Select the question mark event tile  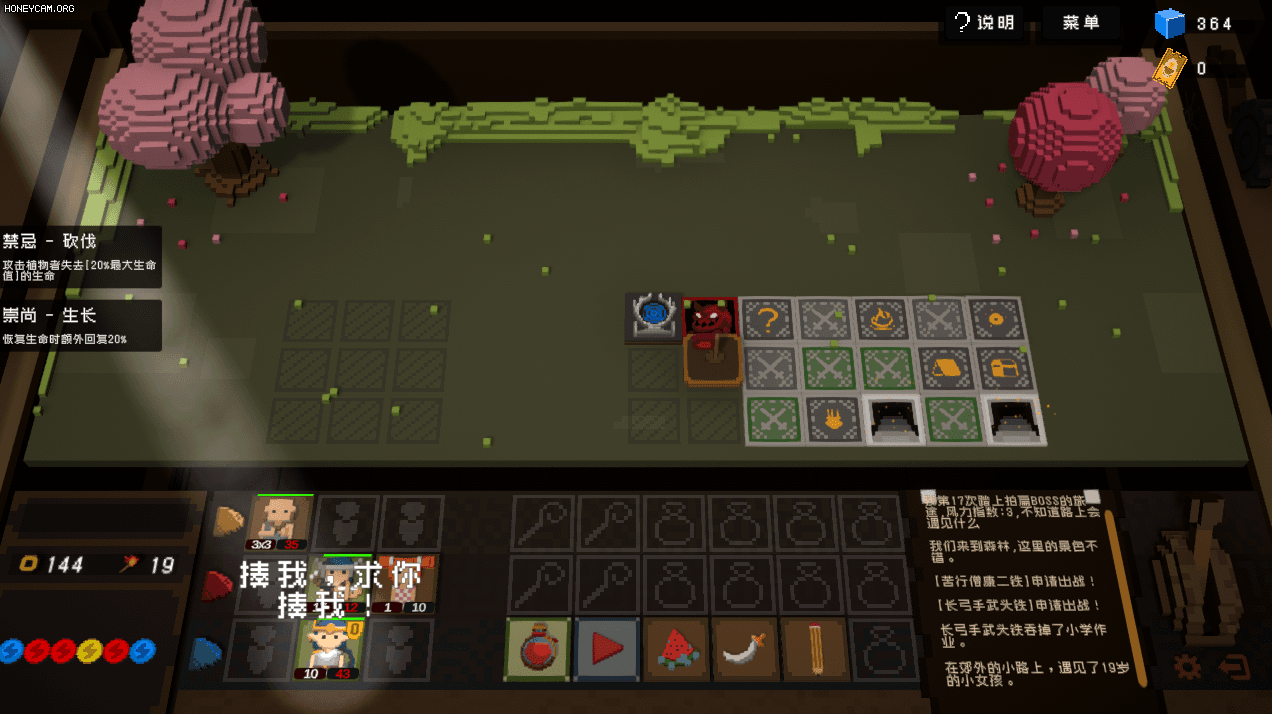tap(769, 320)
